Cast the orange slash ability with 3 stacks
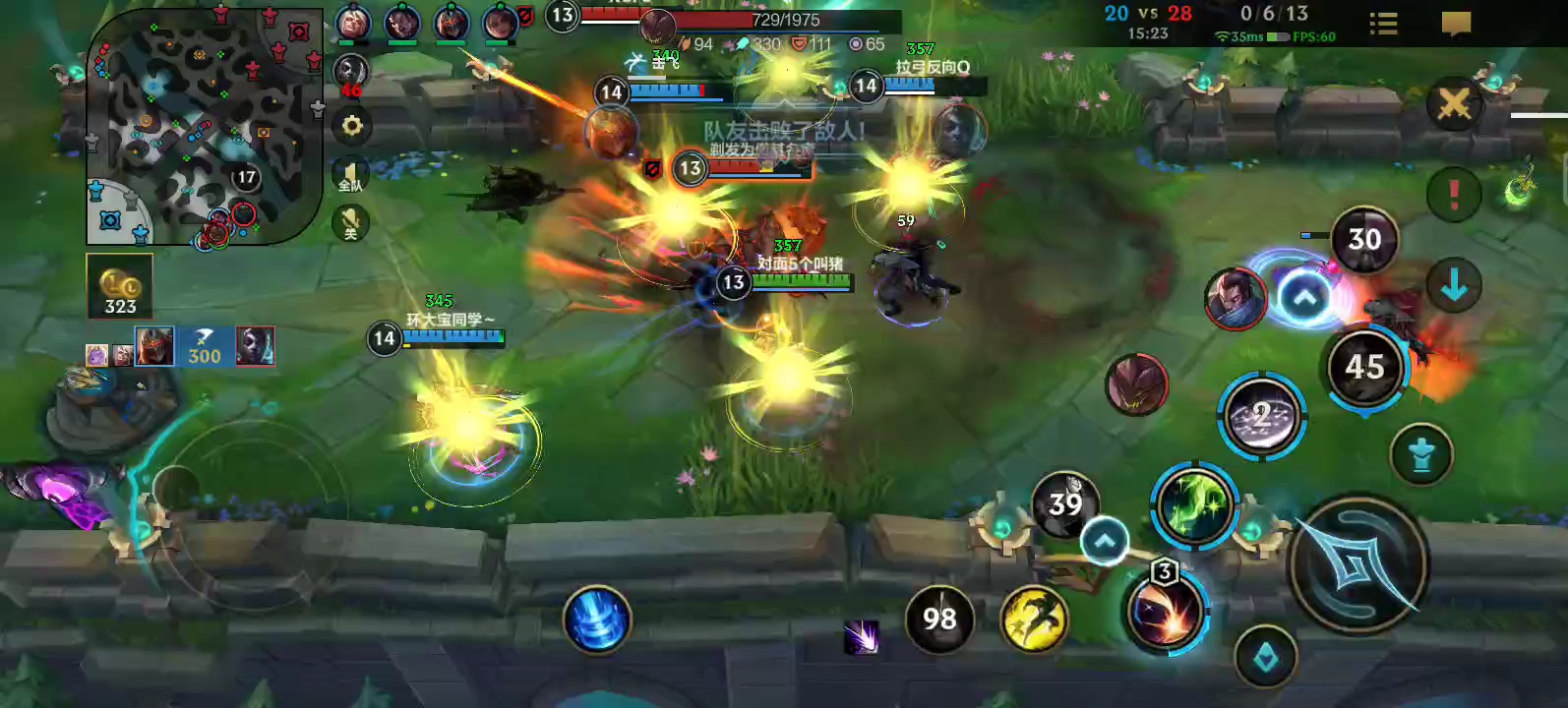Image resolution: width=1568 pixels, height=708 pixels. [1167, 612]
